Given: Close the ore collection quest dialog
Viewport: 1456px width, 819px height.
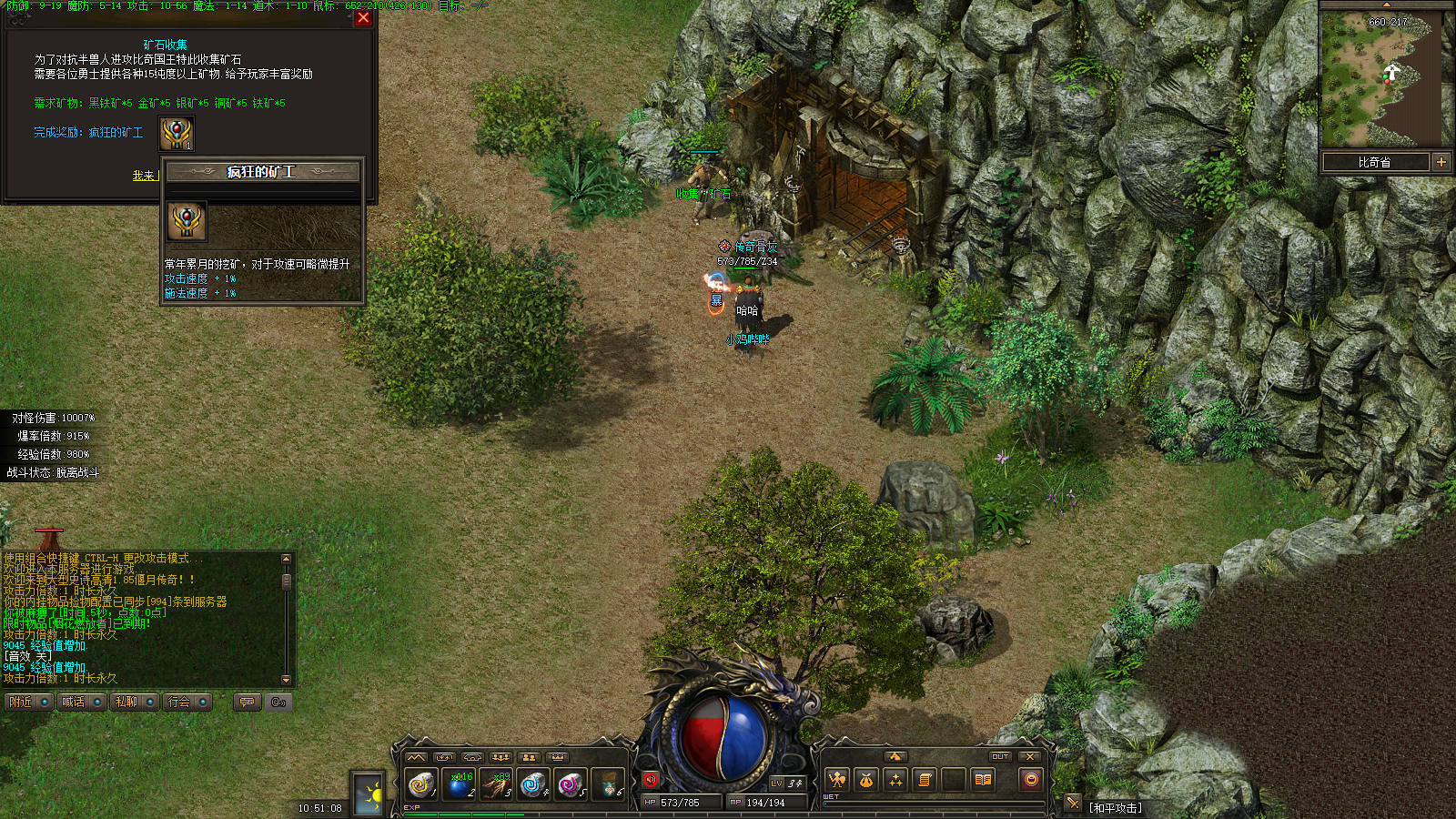Looking at the screenshot, I should [363, 17].
